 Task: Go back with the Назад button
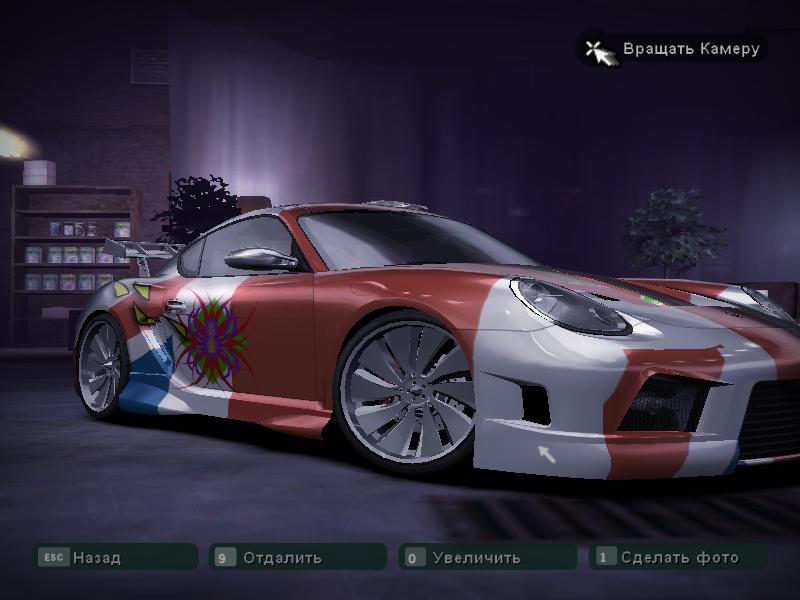tap(96, 557)
